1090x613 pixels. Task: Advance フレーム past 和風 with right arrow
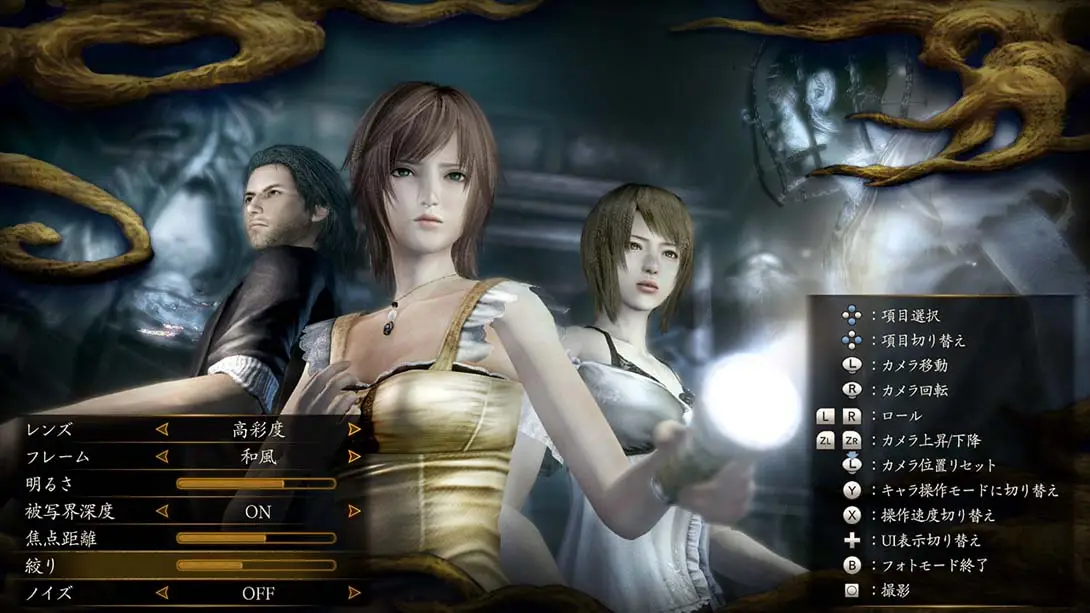pyautogui.click(x=354, y=456)
